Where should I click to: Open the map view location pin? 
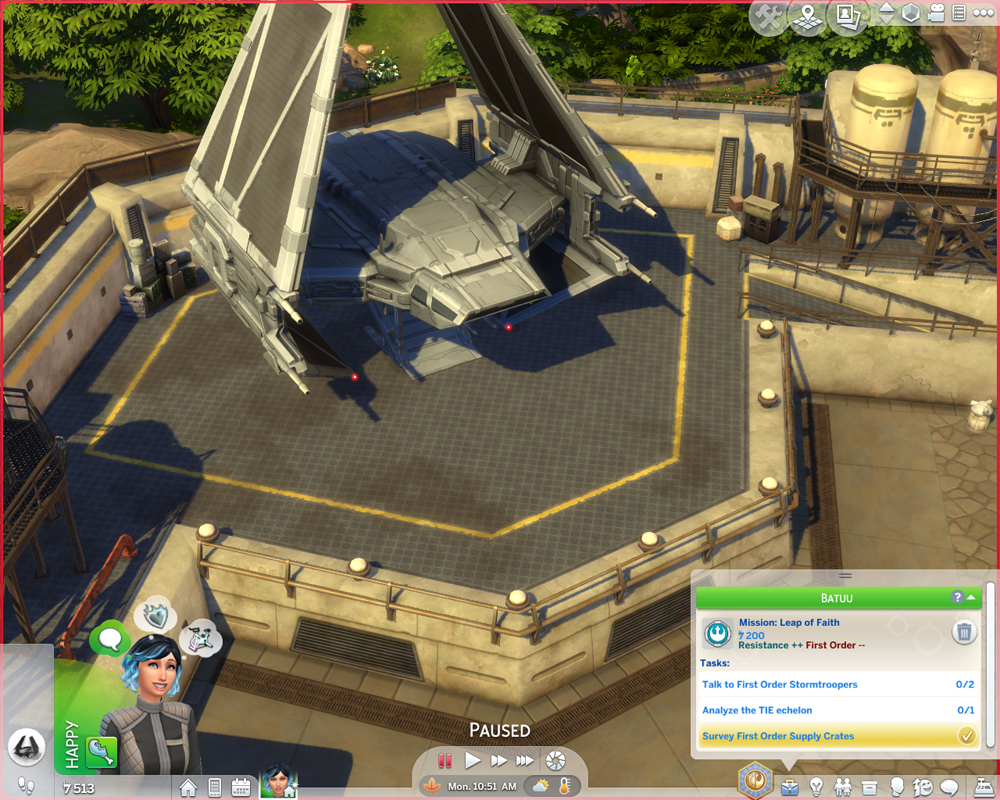[807, 18]
